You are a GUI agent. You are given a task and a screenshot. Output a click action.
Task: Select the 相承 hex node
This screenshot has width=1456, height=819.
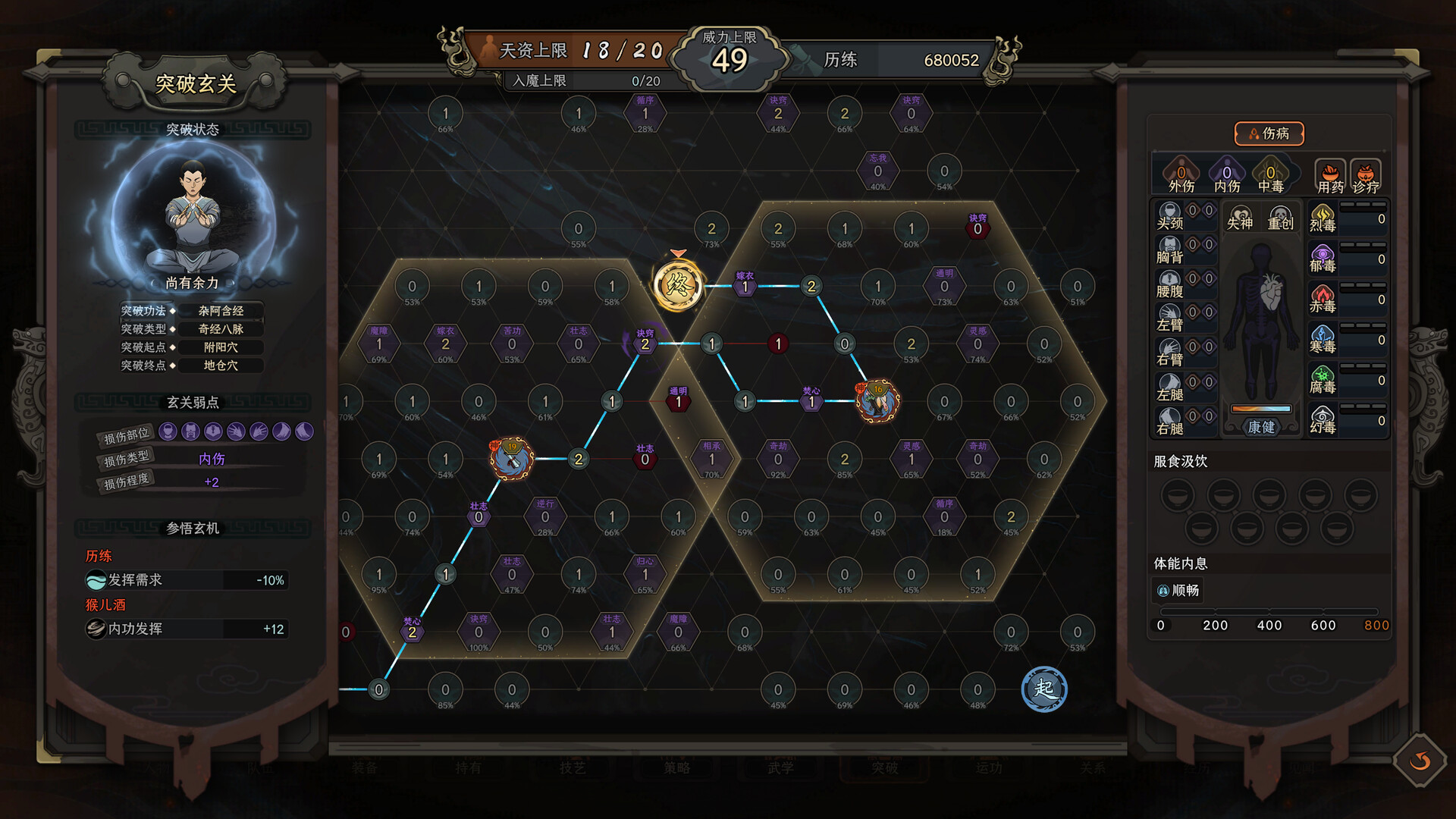[x=711, y=459]
